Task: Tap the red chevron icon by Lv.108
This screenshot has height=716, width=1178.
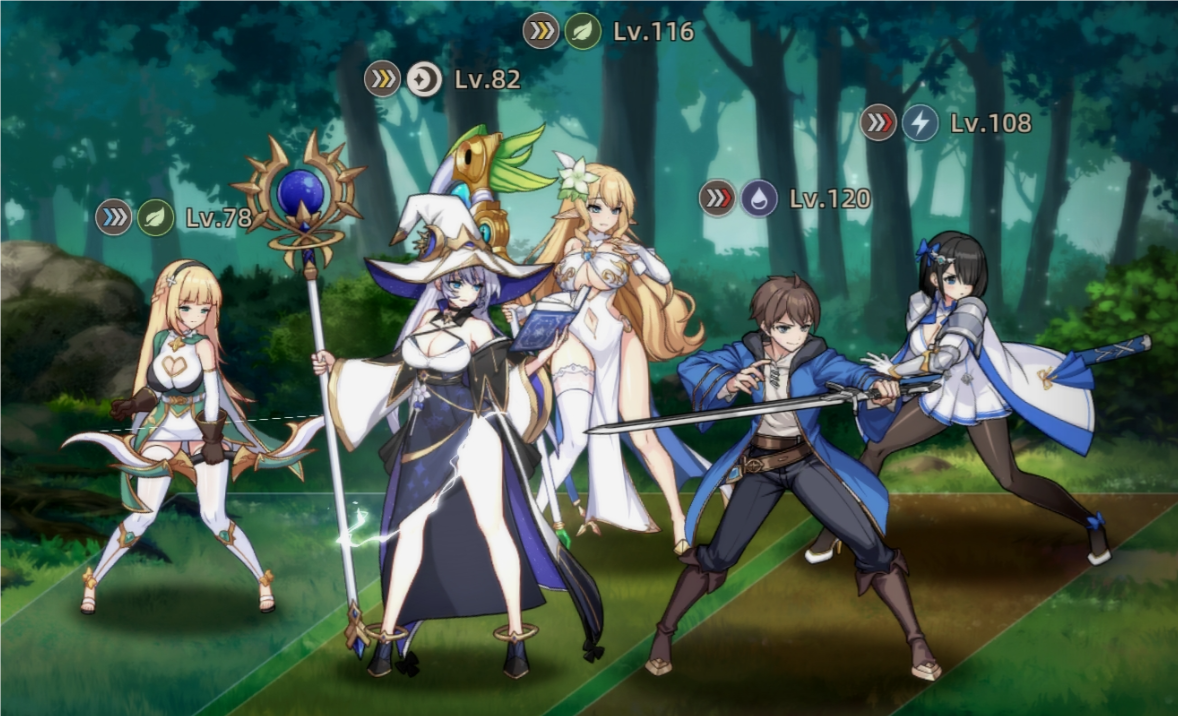Action: [878, 123]
